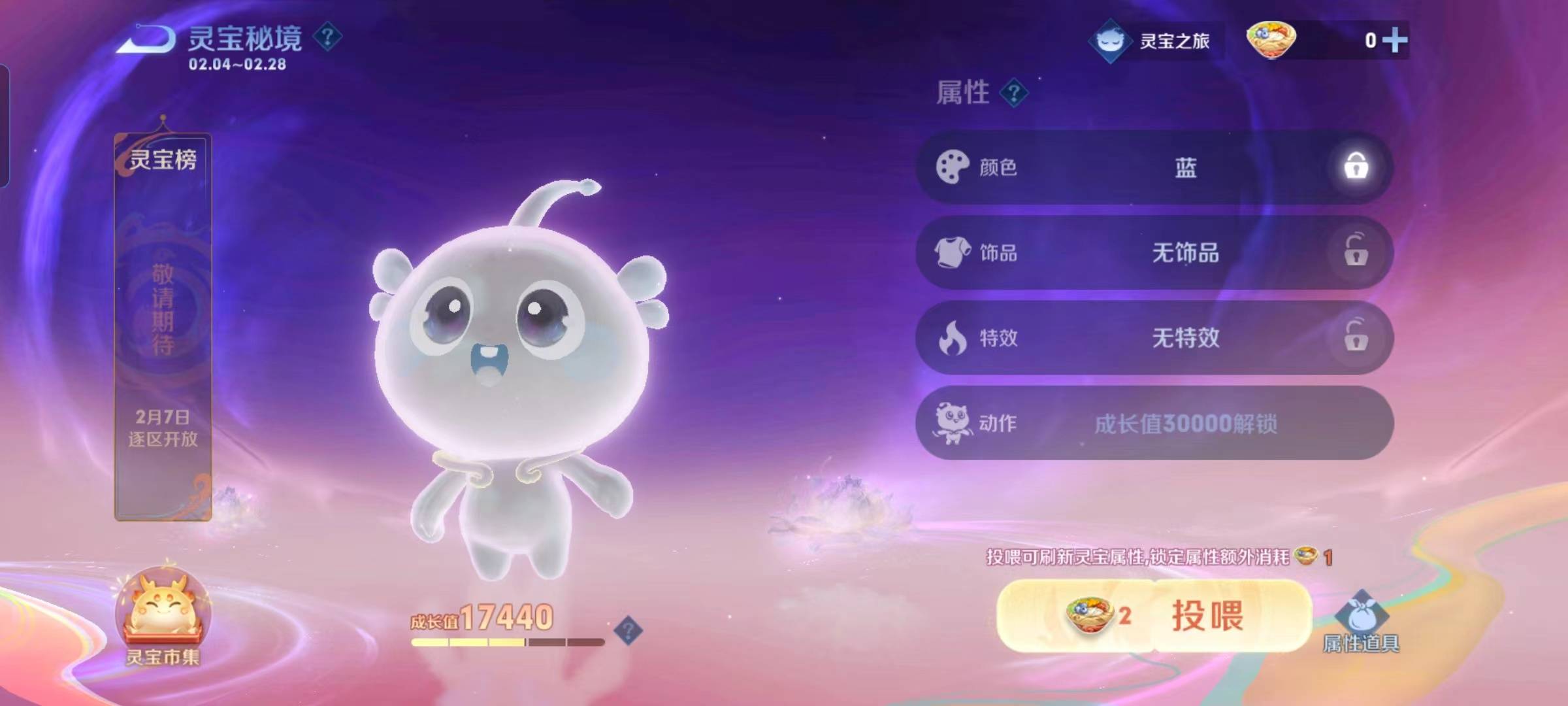This screenshot has height=706, width=1568.
Task: Go back using the return arrow
Action: pos(146,39)
